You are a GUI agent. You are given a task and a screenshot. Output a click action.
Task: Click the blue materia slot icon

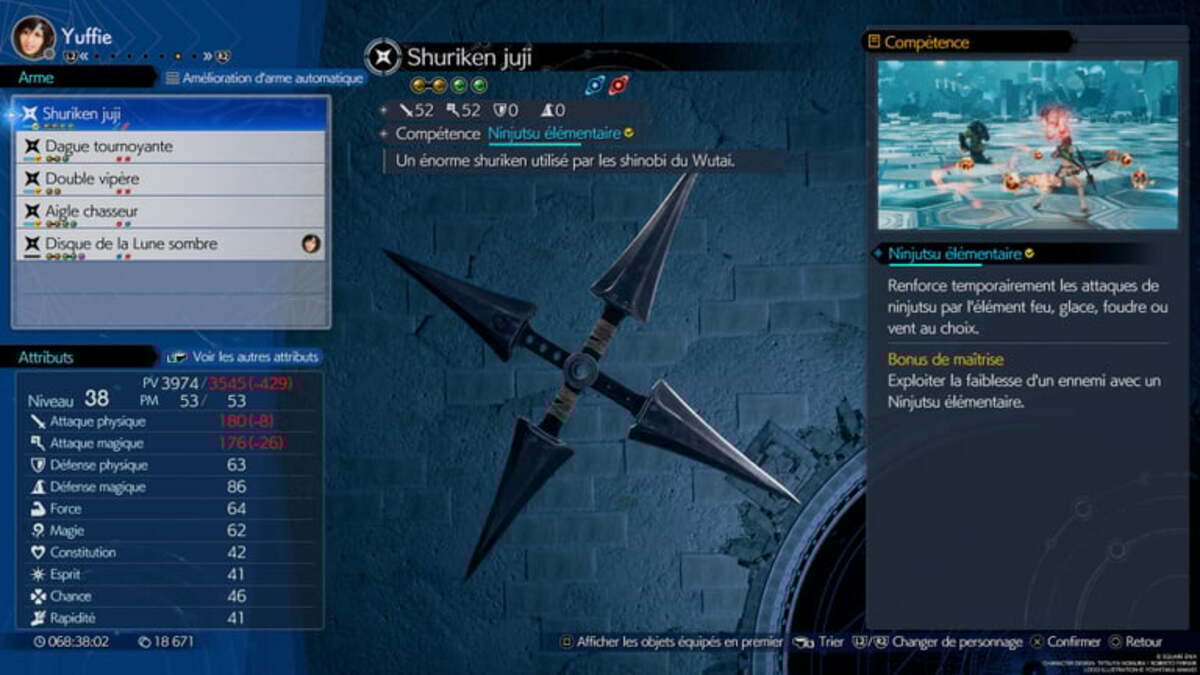(595, 85)
